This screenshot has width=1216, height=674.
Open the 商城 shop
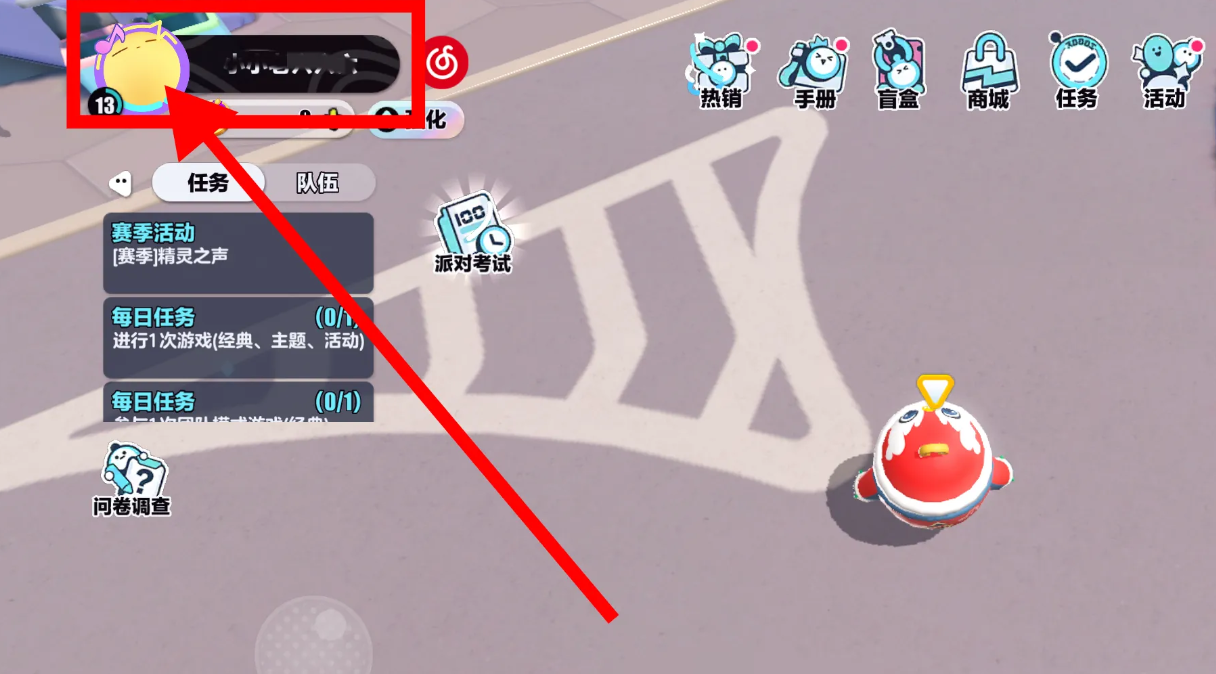pyautogui.click(x=987, y=70)
